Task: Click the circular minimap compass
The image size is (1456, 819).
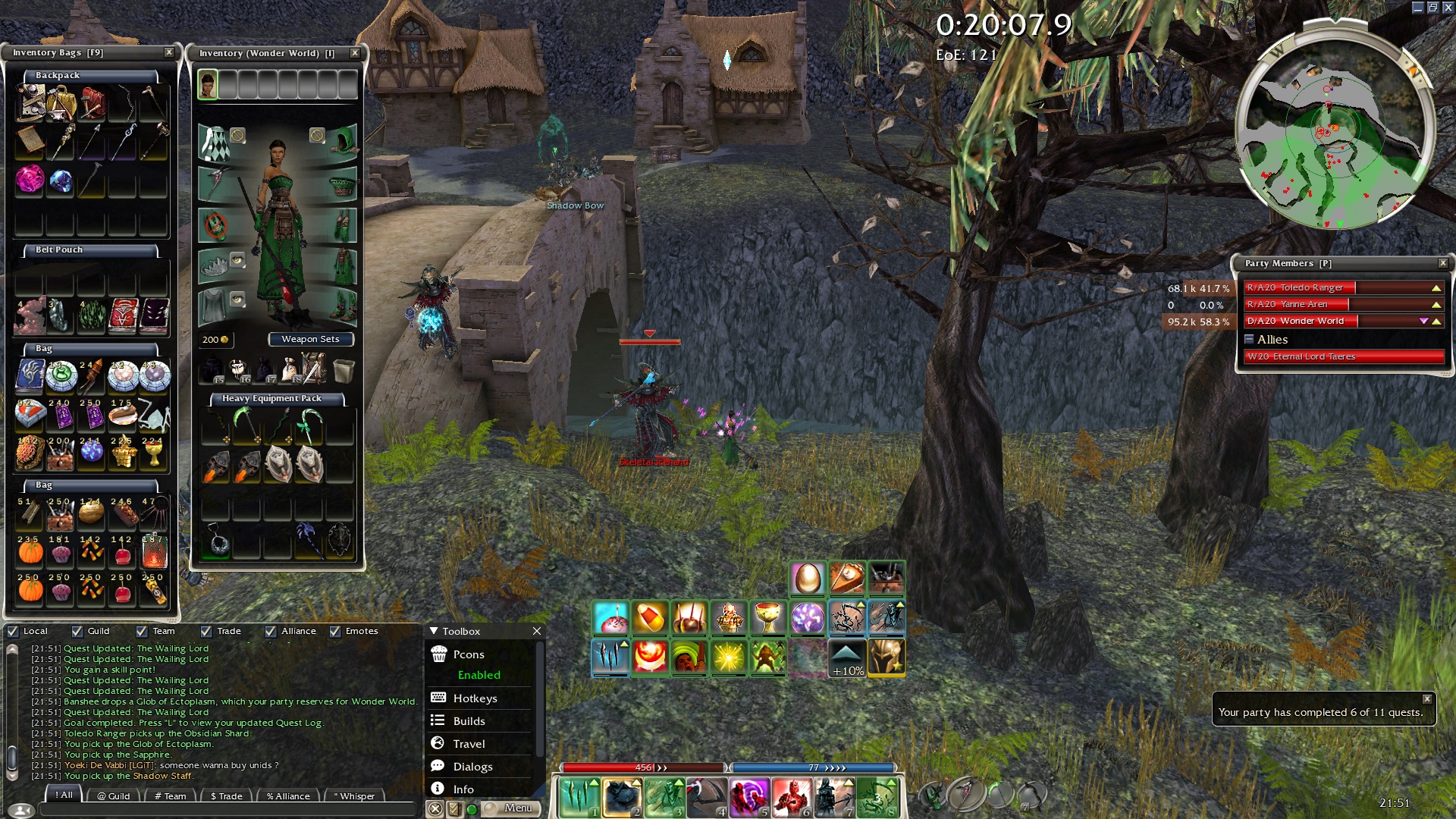Action: click(x=1335, y=130)
